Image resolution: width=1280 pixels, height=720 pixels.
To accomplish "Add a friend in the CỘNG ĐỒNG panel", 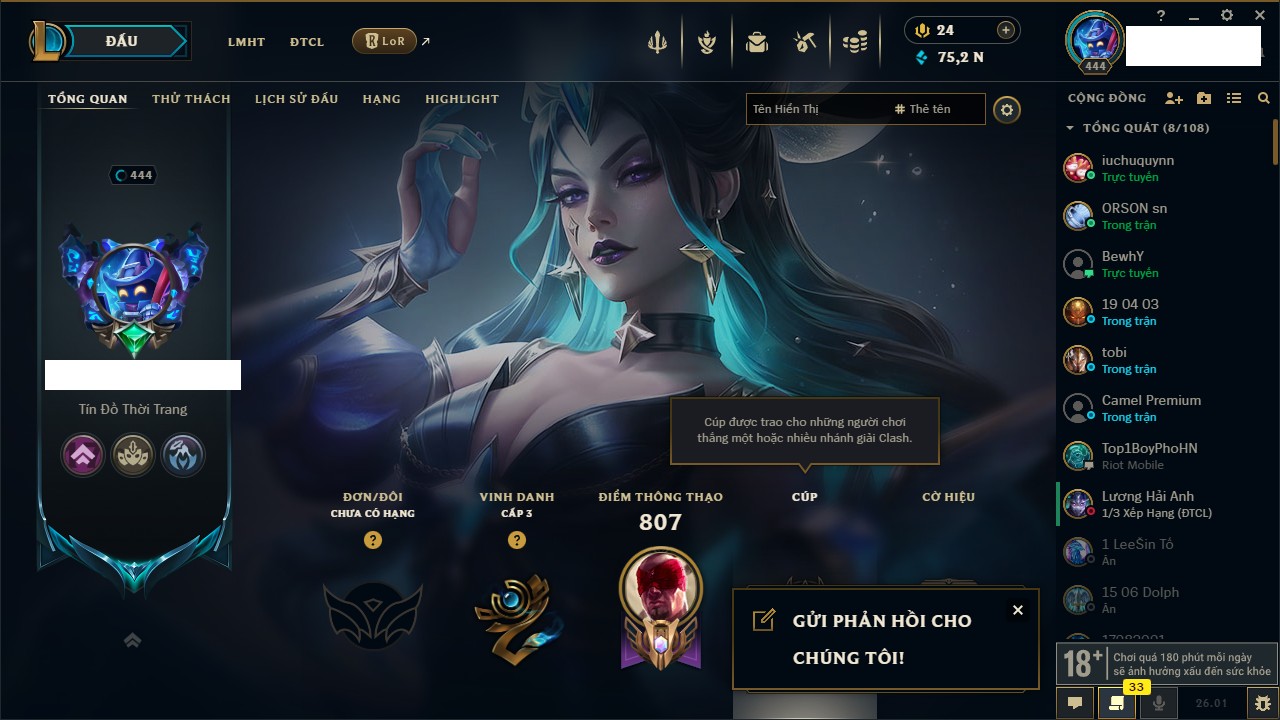I will pos(1174,98).
